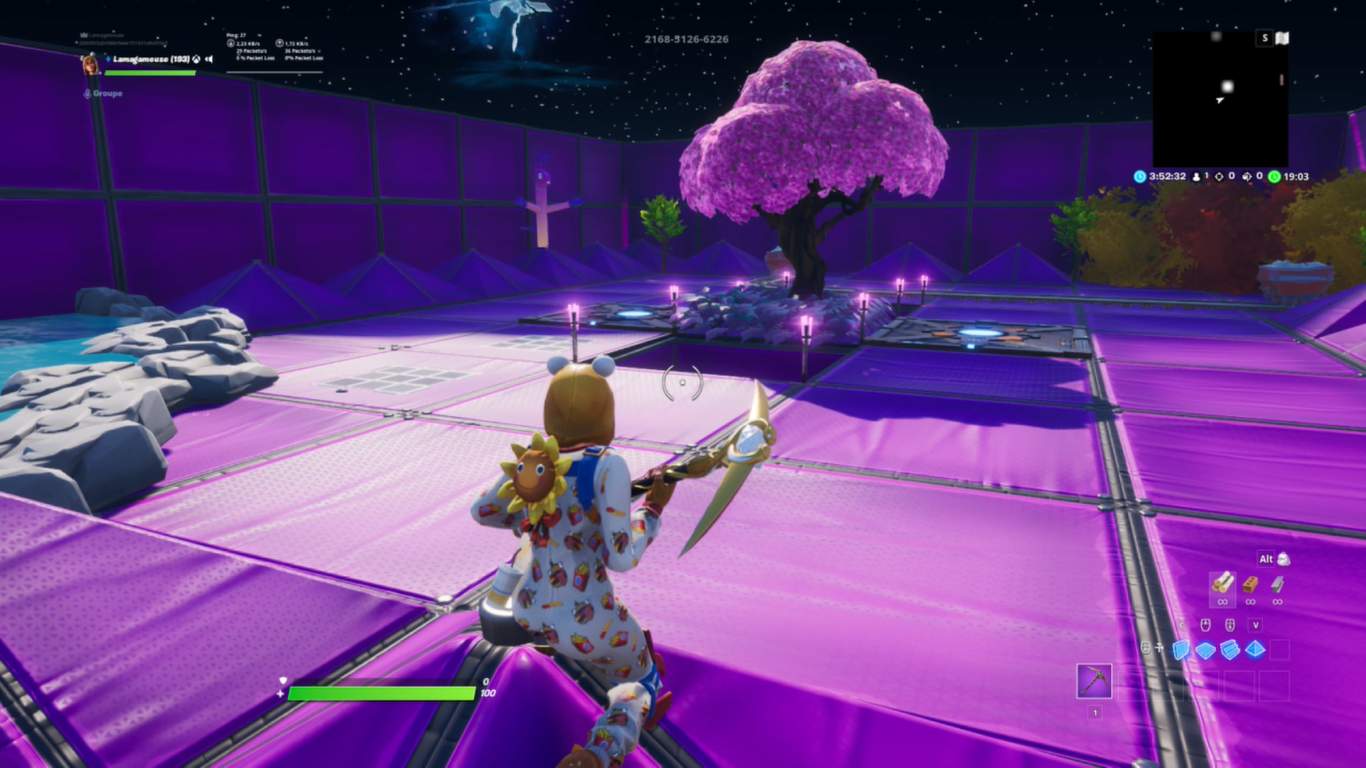Select the pyramid roof building piece
Screen dimensions: 1366x768
click(1254, 650)
